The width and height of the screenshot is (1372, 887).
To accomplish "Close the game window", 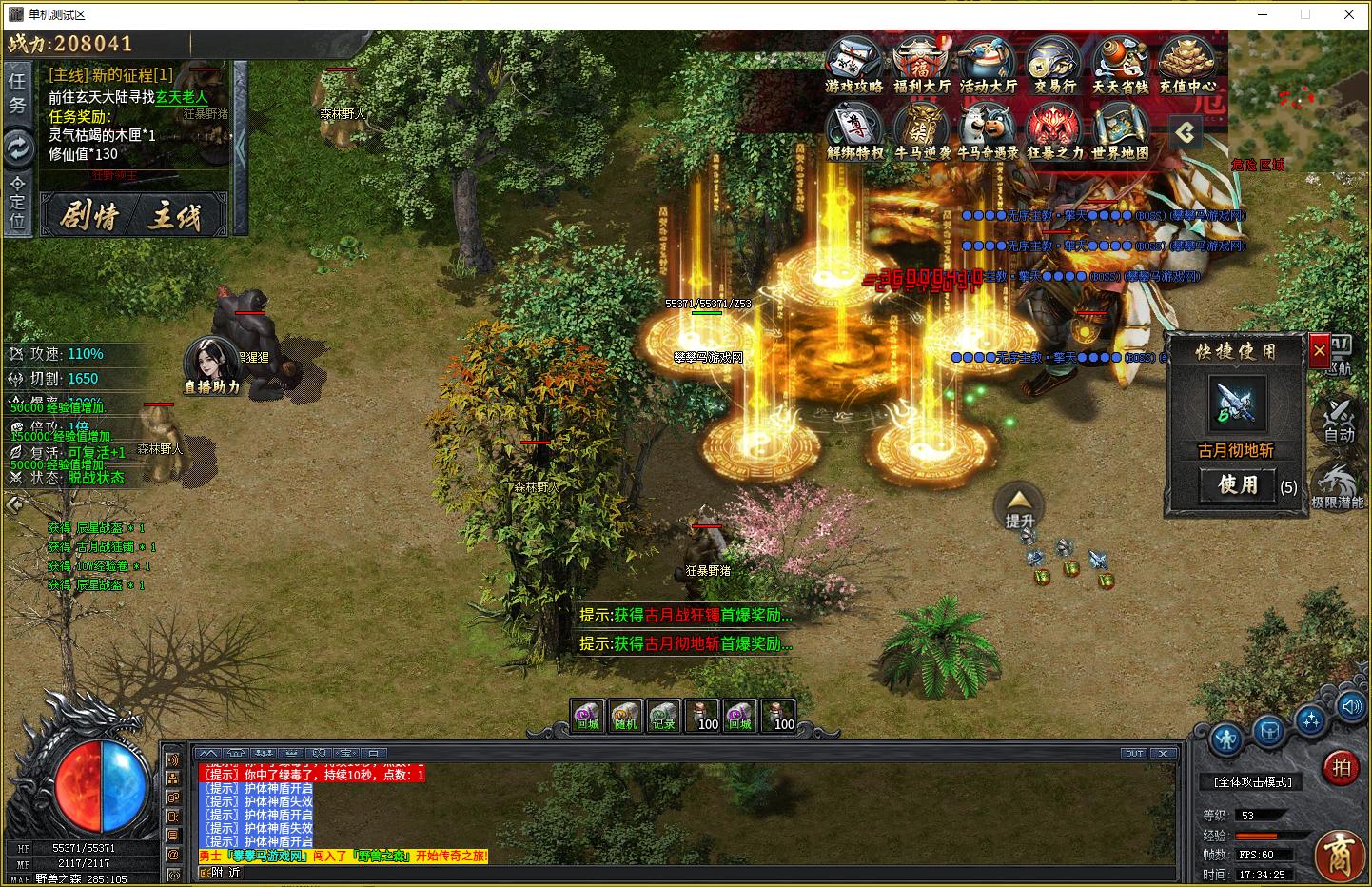I will 1349,14.
